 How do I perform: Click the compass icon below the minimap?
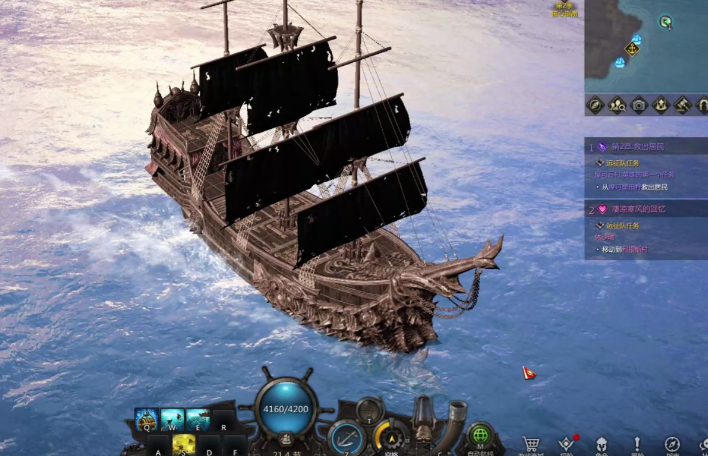(595, 104)
